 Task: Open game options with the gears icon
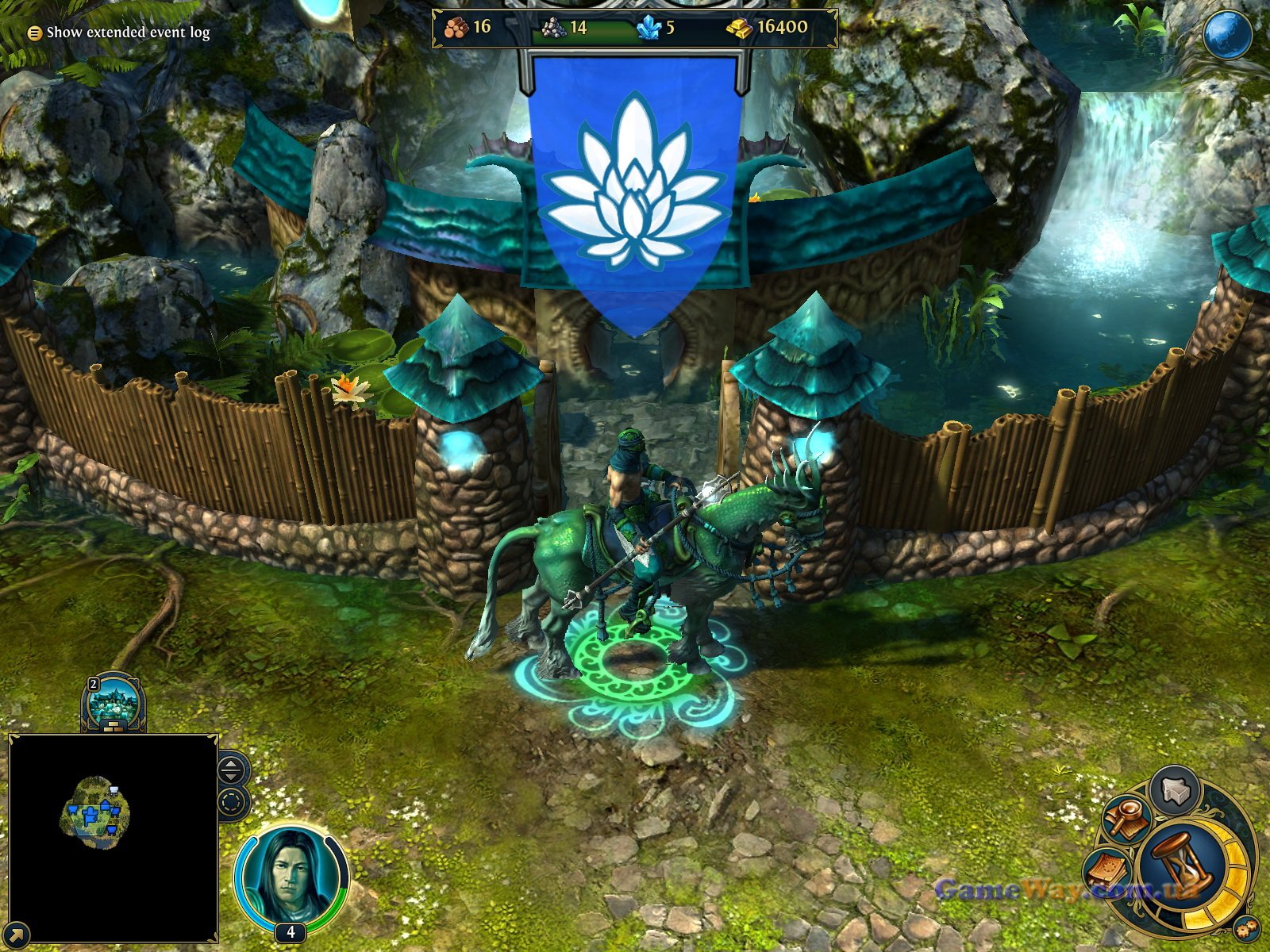tap(1247, 927)
